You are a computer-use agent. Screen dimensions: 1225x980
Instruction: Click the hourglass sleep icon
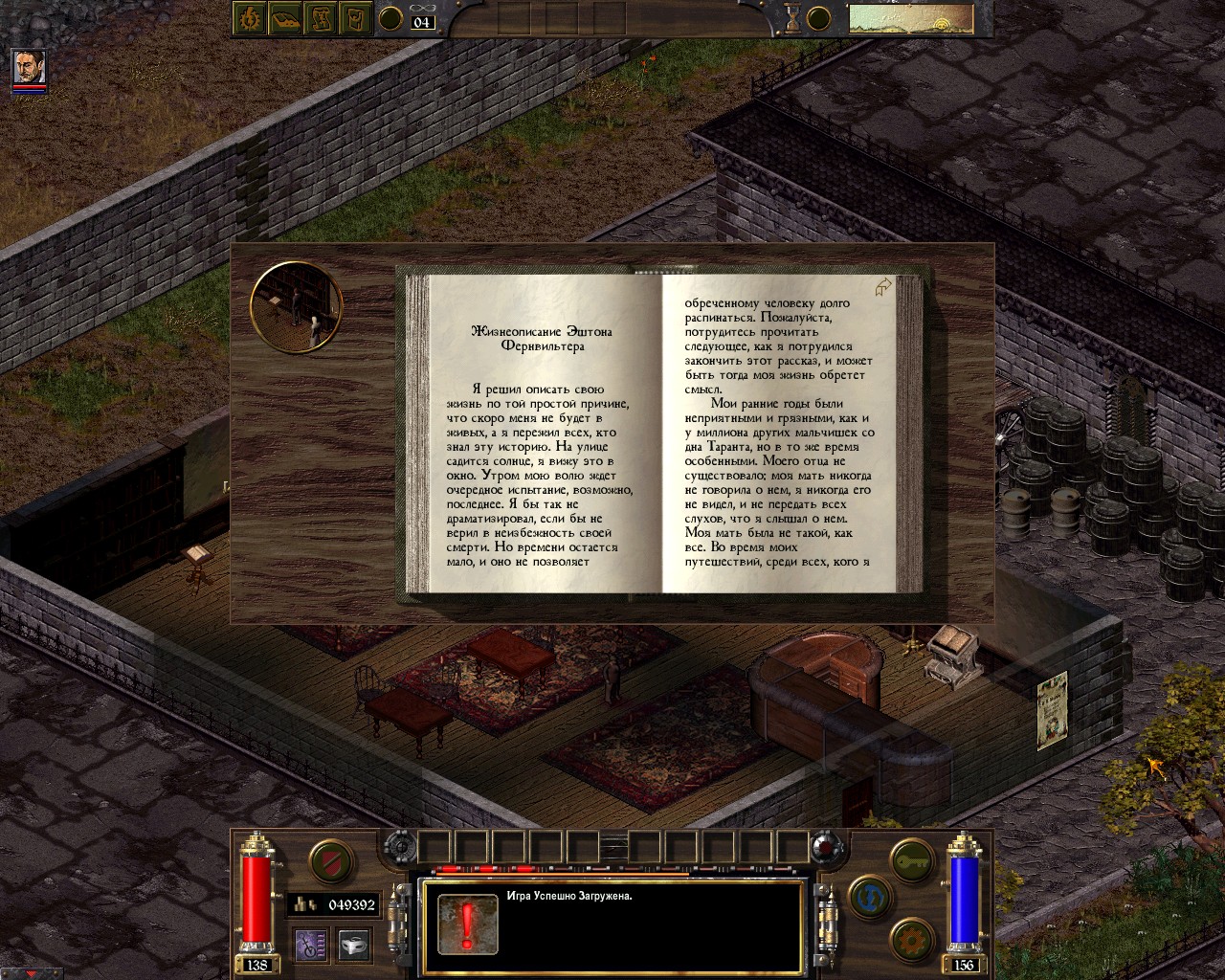coord(792,18)
